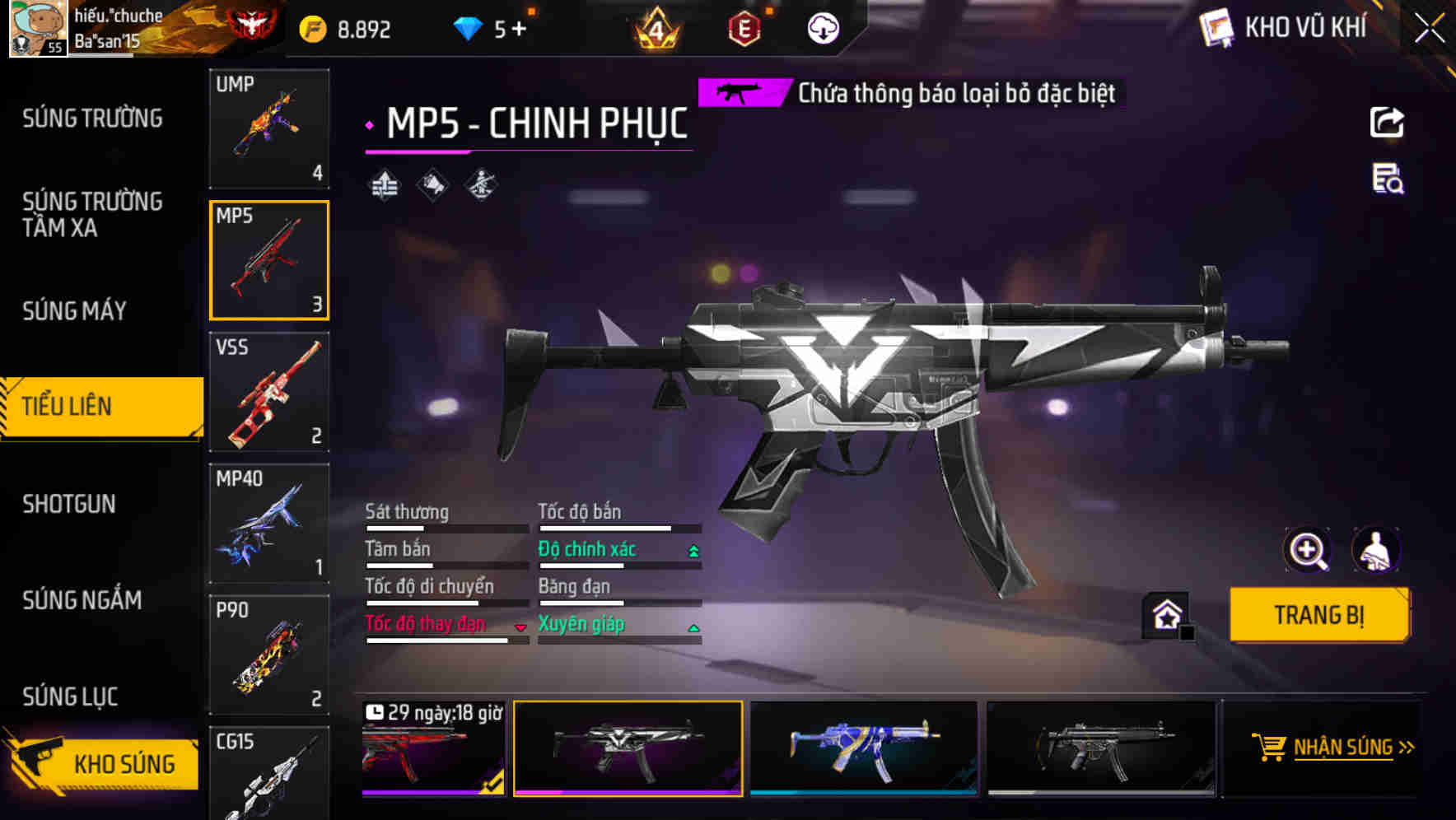Select the default black MP5 skin
This screenshot has width=1456, height=820.
[1101, 748]
